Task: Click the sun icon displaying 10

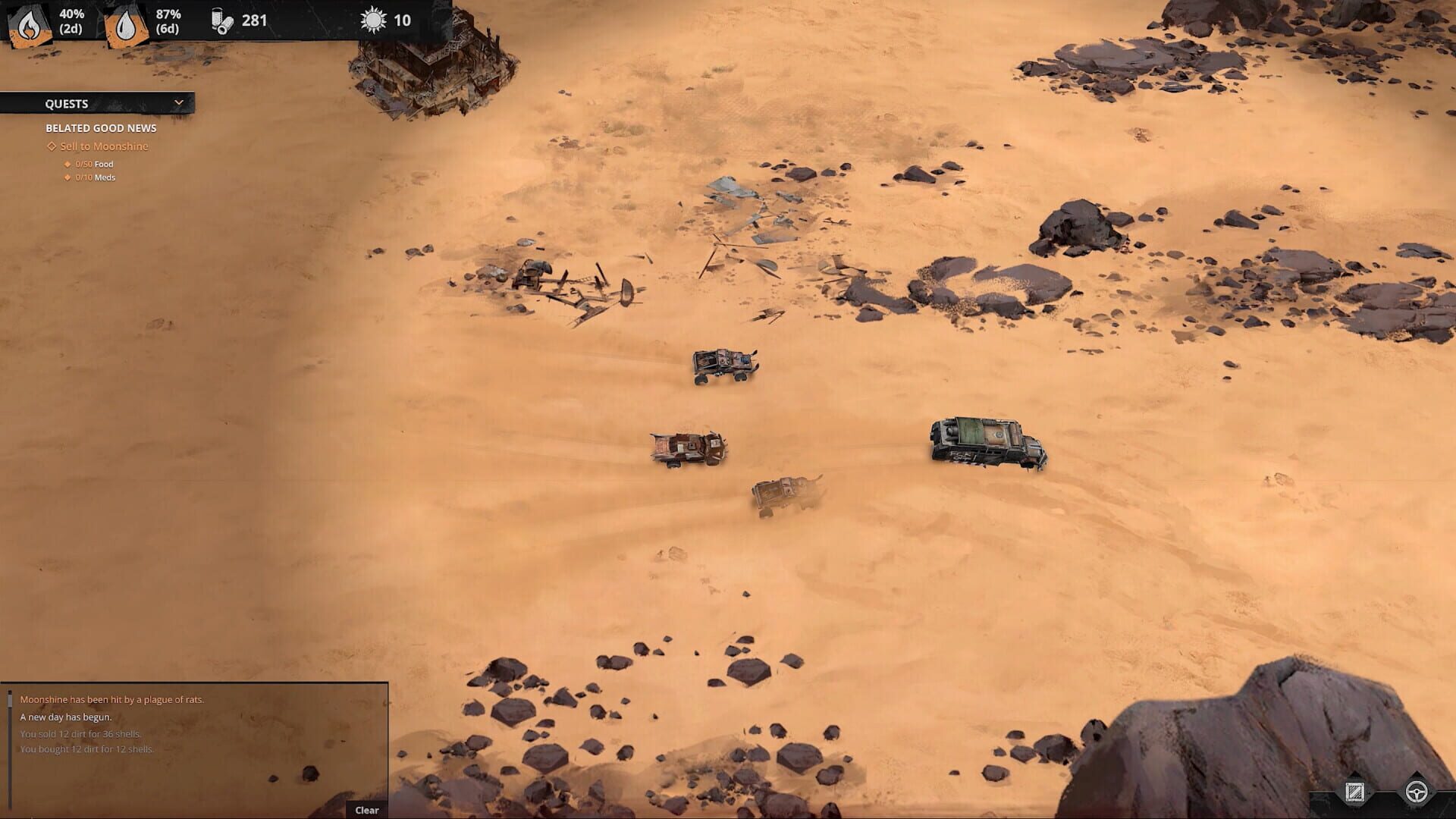Action: pyautogui.click(x=372, y=22)
